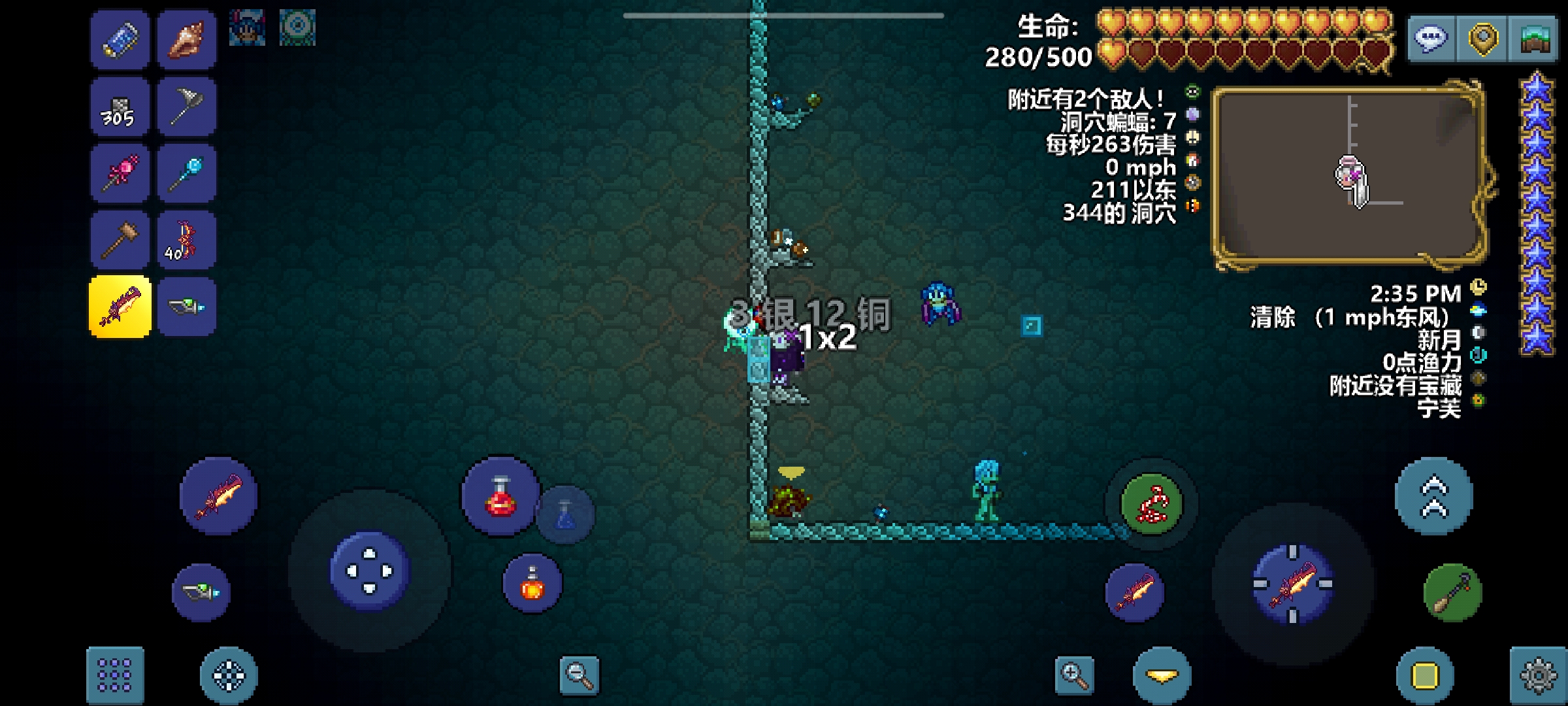
Task: Tap the yellow map pin button
Action: [x=1482, y=39]
